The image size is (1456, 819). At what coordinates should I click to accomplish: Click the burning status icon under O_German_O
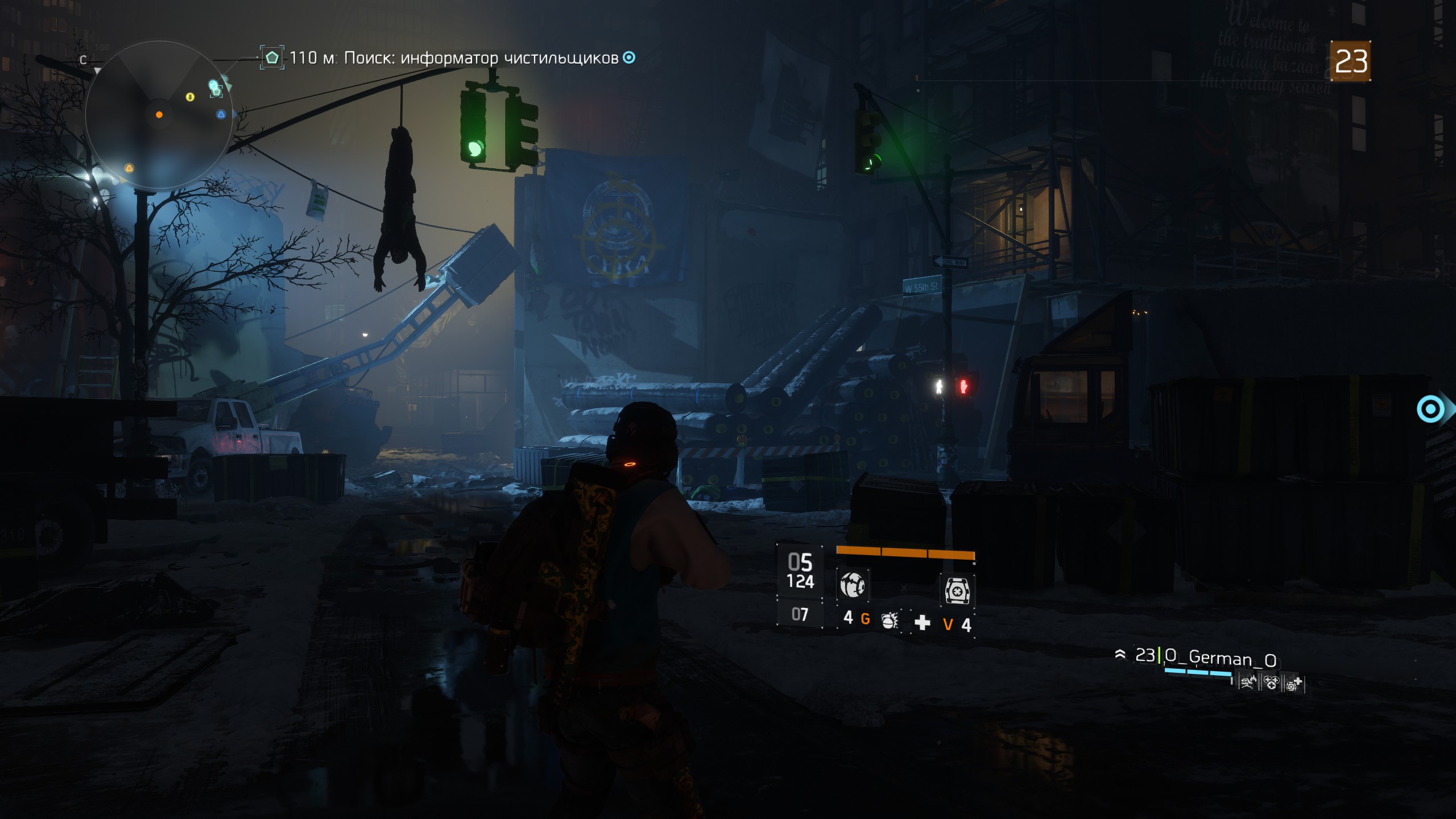click(1248, 682)
